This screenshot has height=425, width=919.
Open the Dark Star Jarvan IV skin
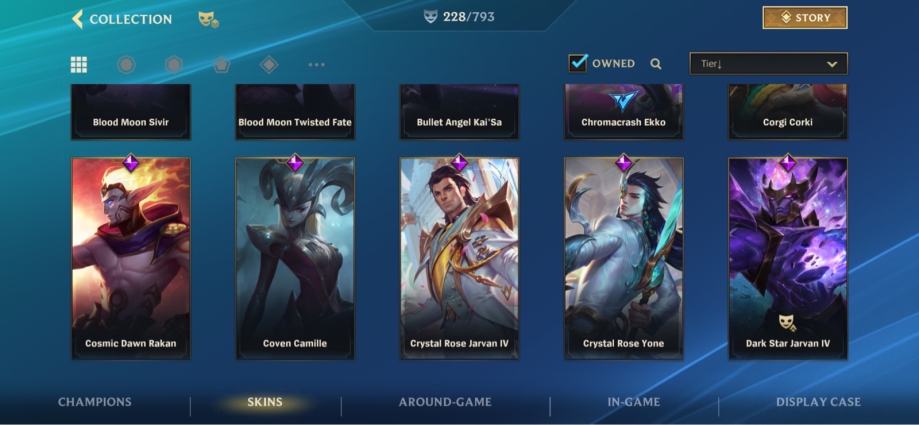point(787,257)
